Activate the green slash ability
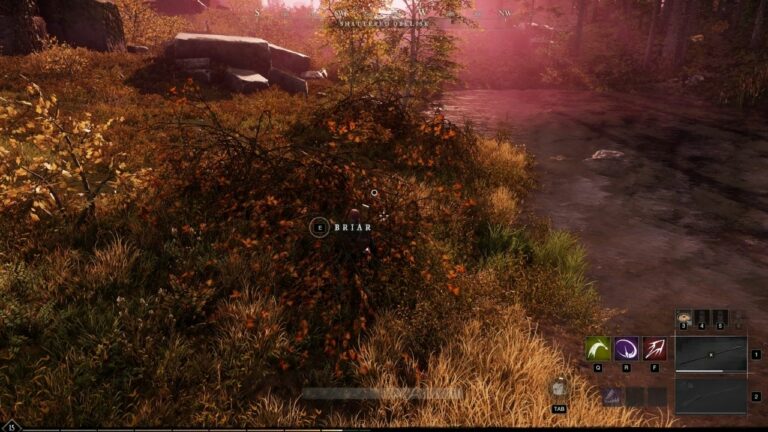The image size is (768, 432). [x=598, y=349]
